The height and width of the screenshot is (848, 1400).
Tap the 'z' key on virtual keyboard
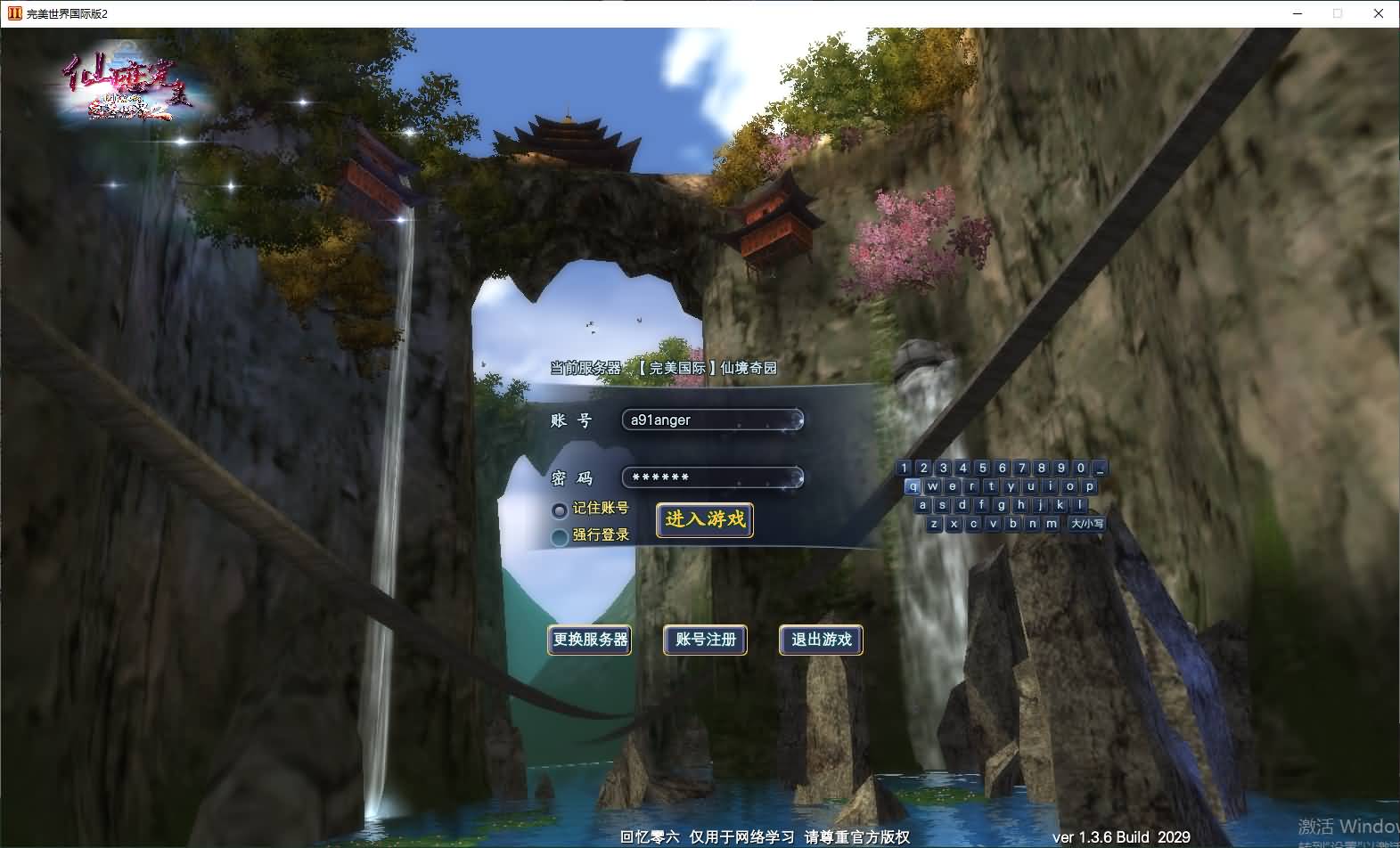(933, 524)
